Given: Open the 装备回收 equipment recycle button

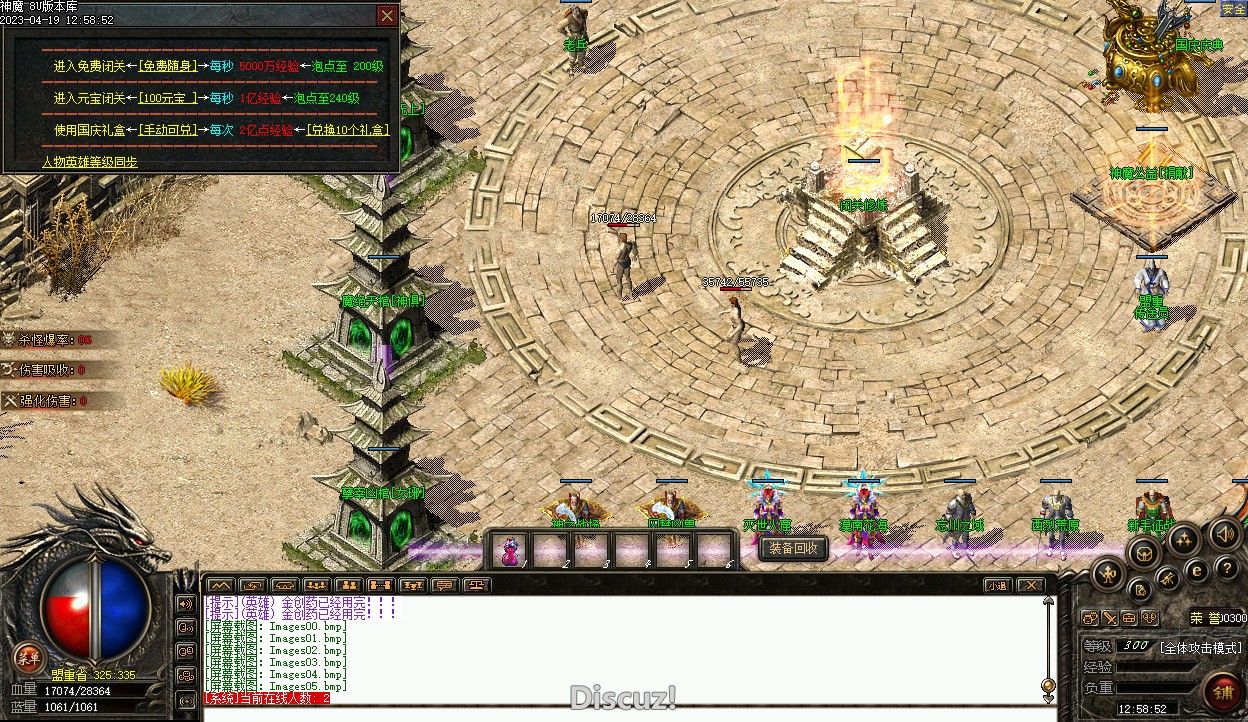Looking at the screenshot, I should point(793,548).
